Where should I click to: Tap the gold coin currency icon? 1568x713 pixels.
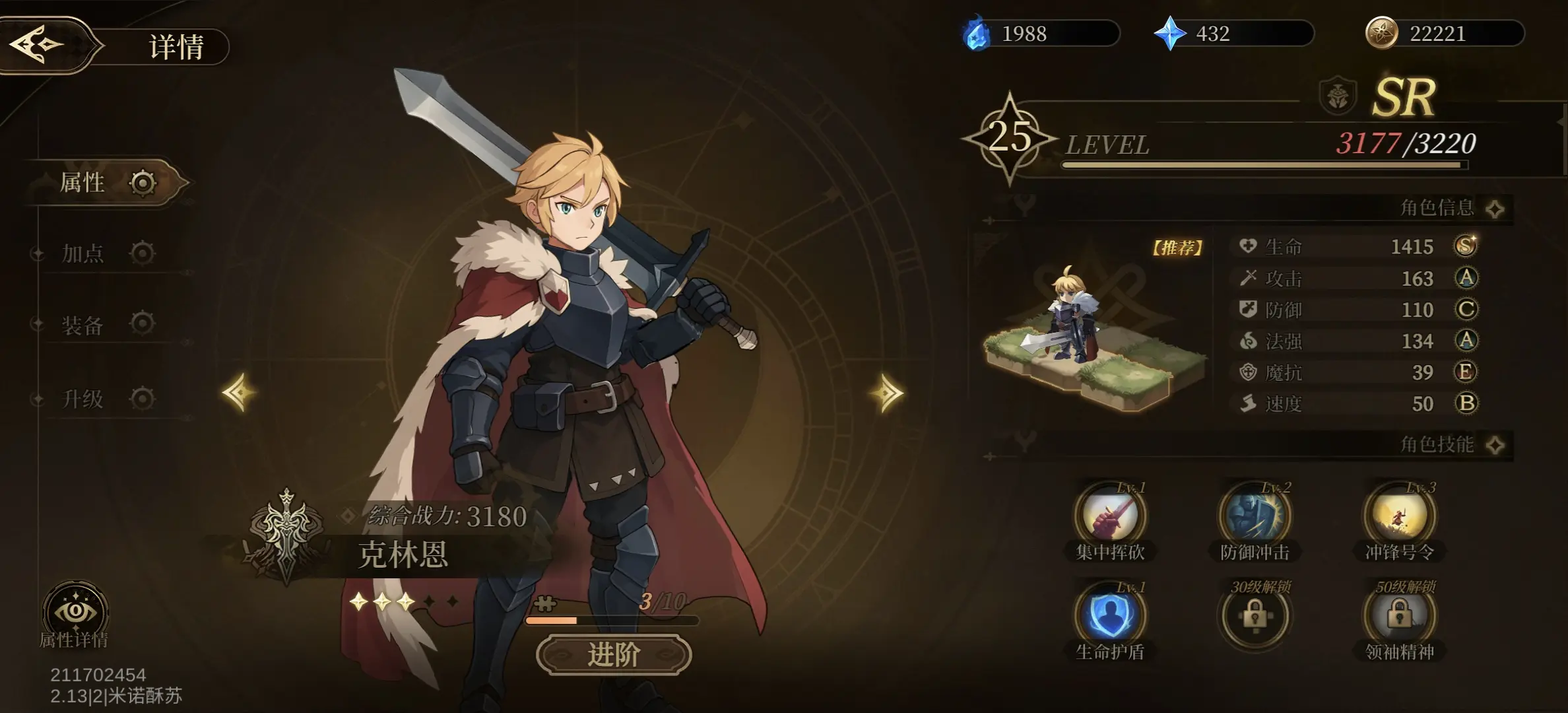1381,34
